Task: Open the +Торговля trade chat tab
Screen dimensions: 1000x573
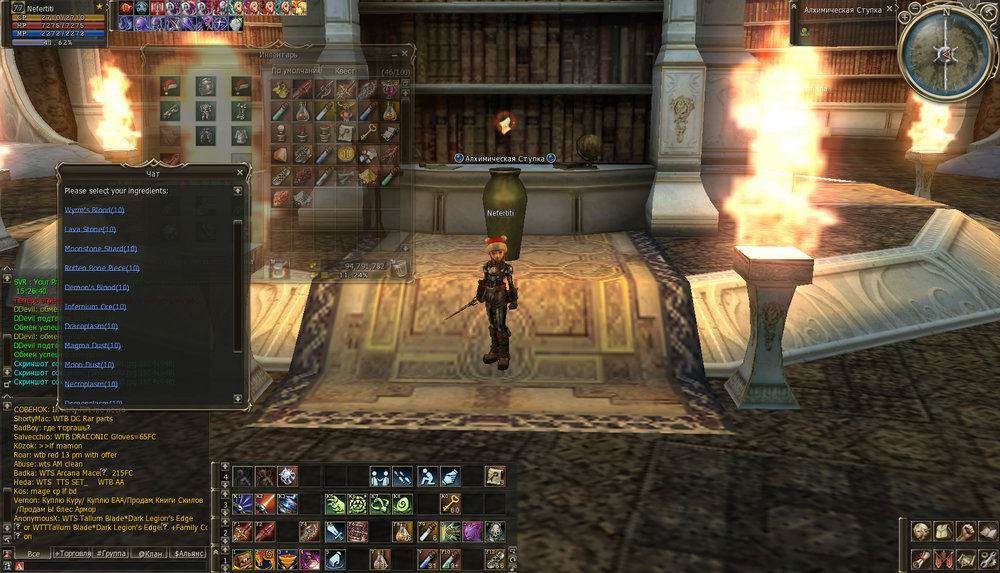Action: (x=75, y=552)
